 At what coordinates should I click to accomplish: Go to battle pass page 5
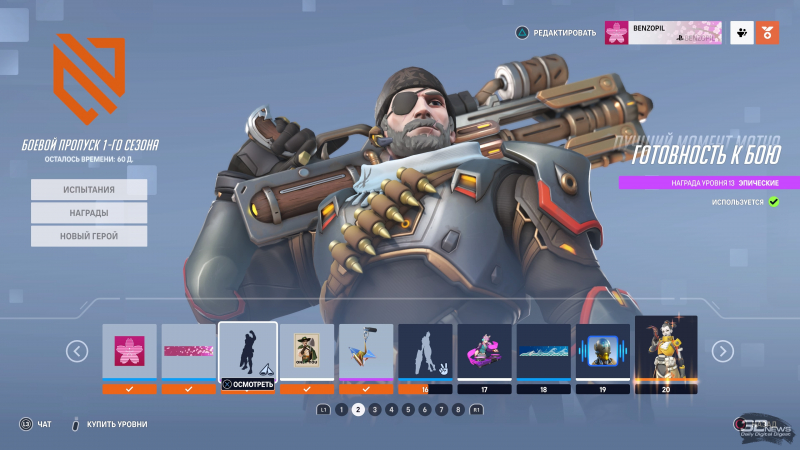(408, 409)
